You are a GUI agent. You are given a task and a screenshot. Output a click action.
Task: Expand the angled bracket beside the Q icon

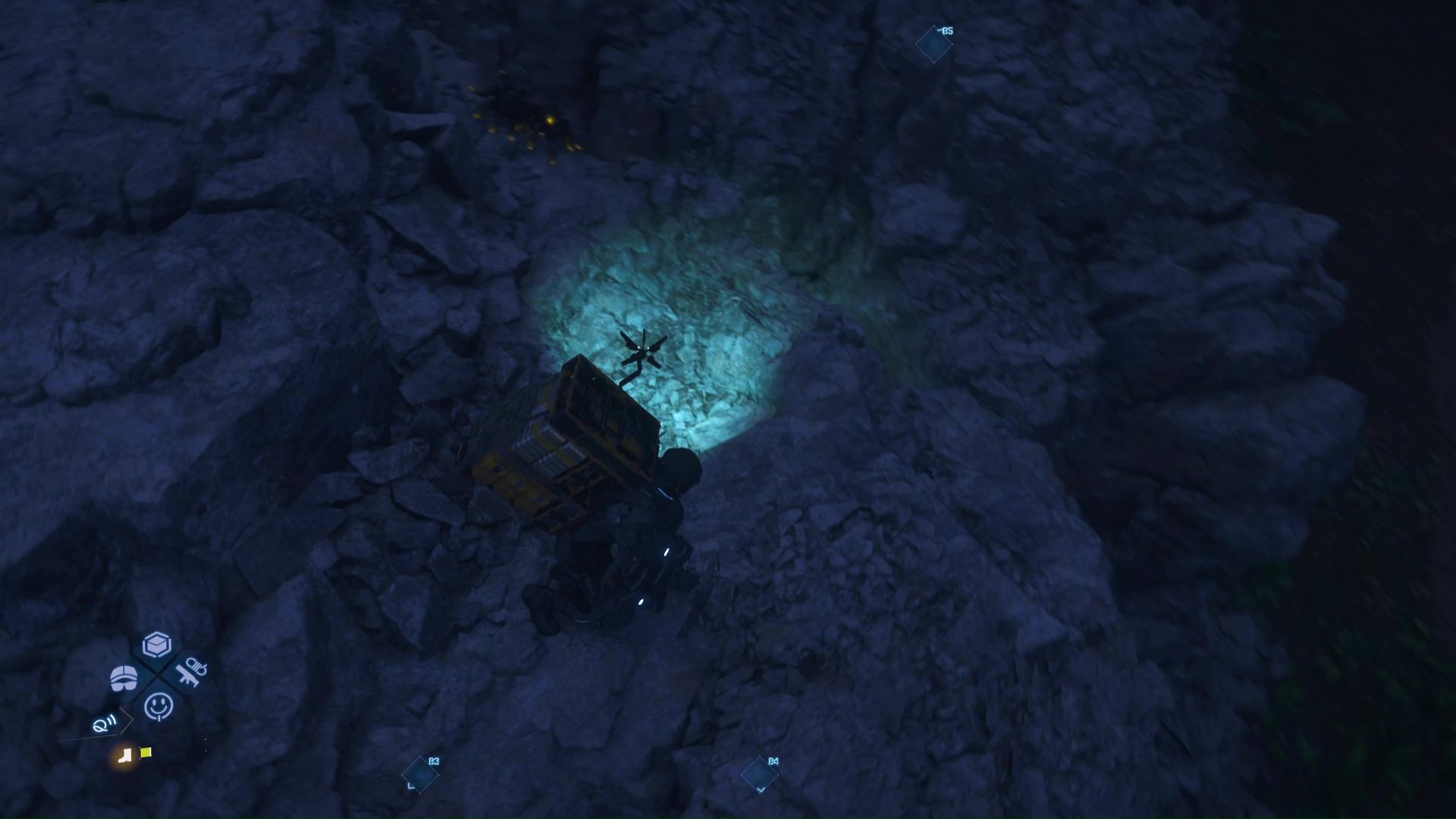pos(126,720)
